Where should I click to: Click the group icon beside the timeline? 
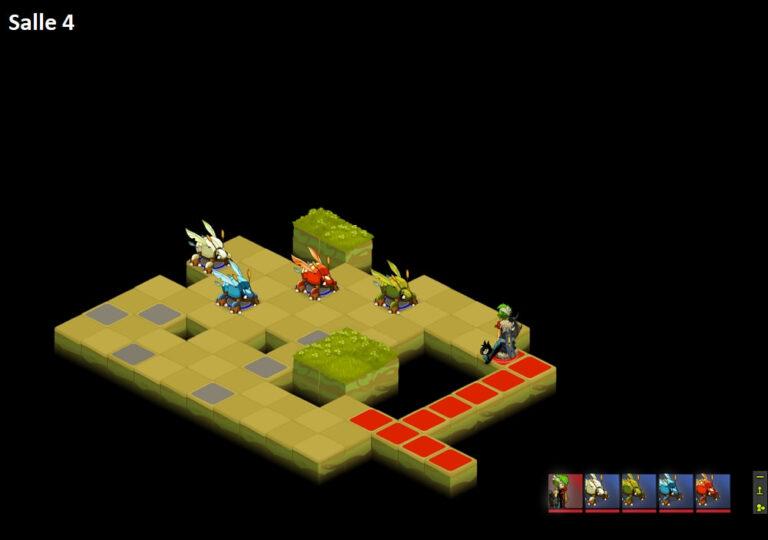(x=760, y=506)
